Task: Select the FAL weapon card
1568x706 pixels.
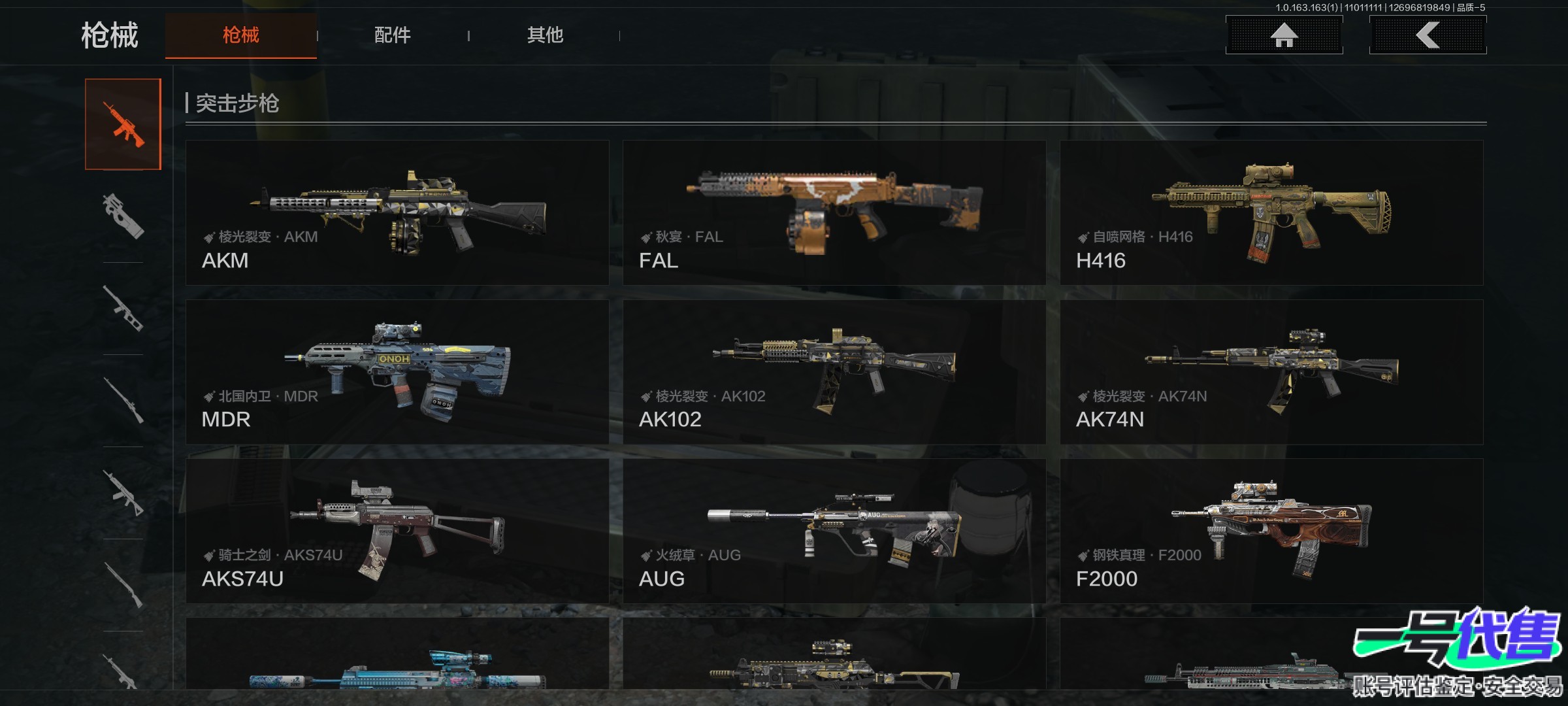Action: [834, 212]
